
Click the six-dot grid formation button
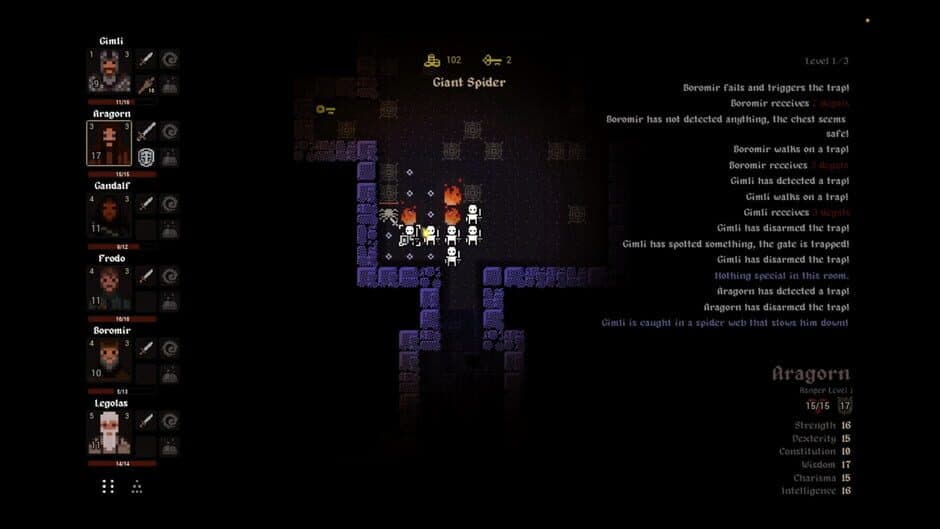click(x=108, y=486)
